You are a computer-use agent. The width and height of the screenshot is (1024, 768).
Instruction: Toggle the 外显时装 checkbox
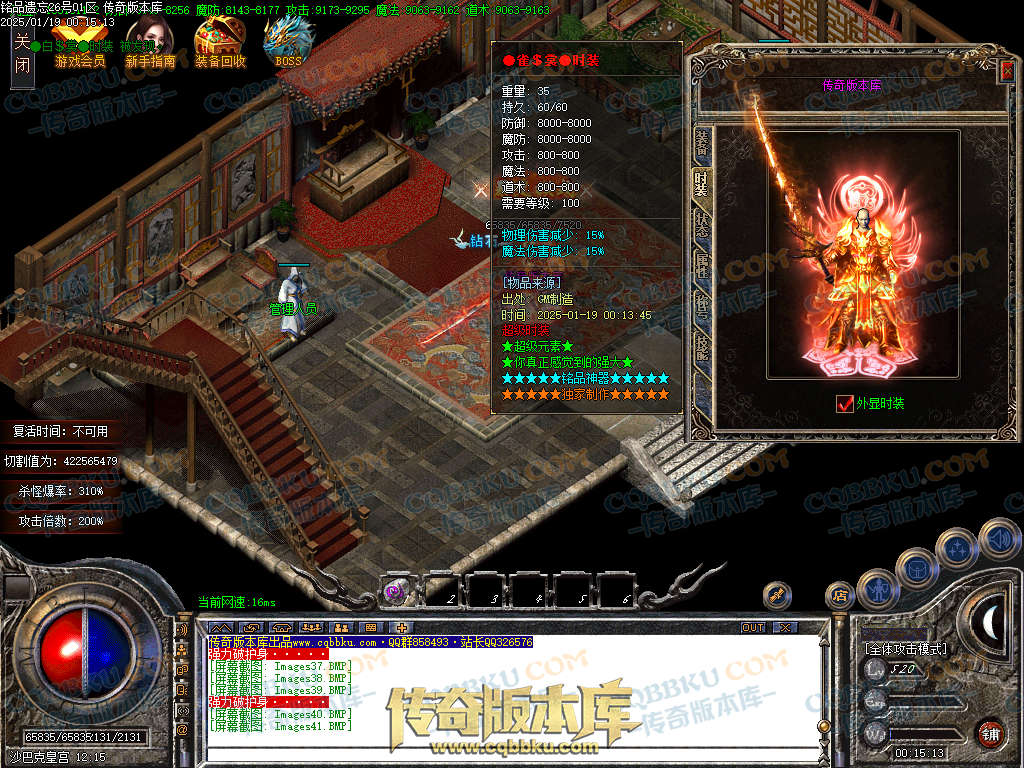click(845, 403)
